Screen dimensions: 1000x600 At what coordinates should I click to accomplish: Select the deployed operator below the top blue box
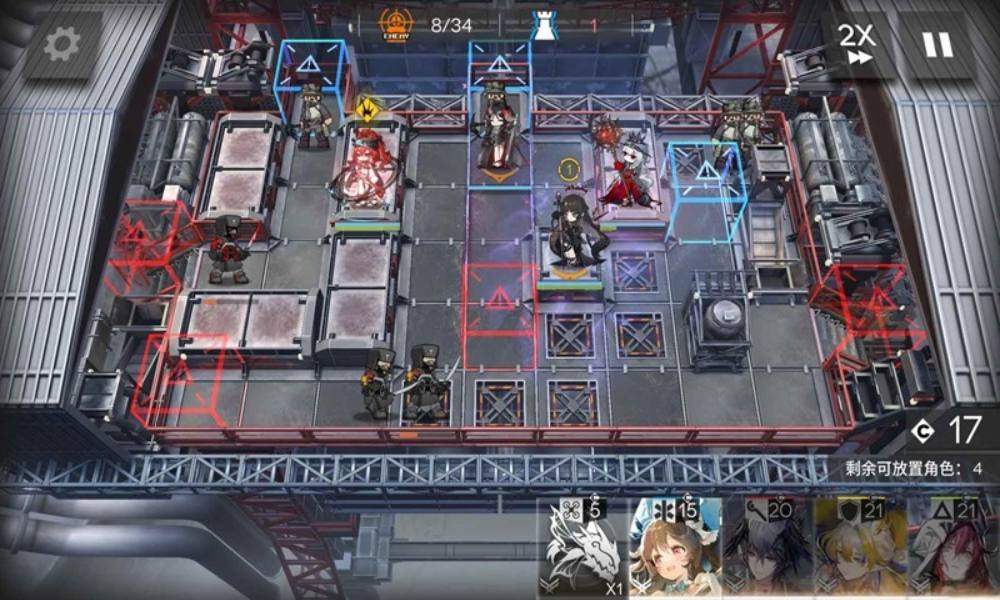[497, 130]
